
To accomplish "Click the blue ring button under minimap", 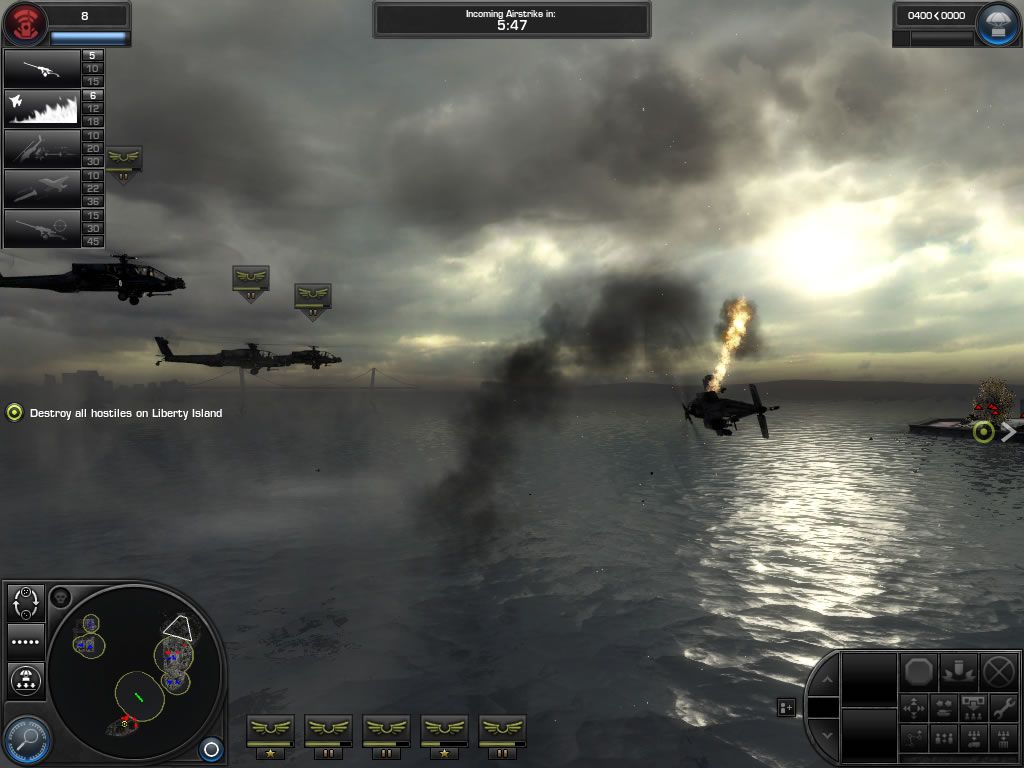I will click(210, 748).
